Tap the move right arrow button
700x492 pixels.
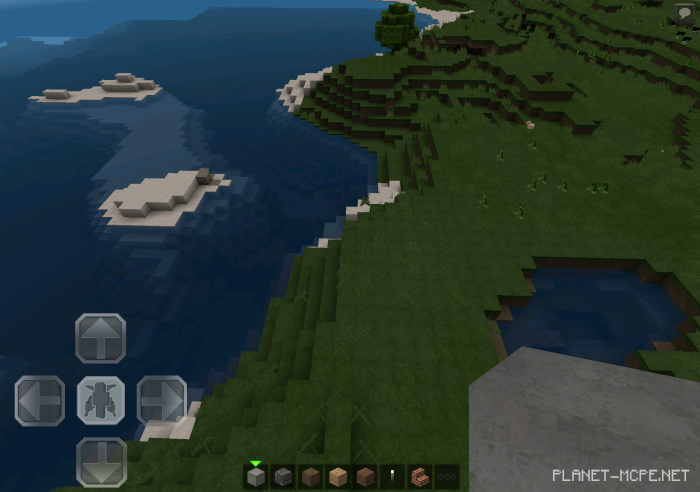[162, 401]
